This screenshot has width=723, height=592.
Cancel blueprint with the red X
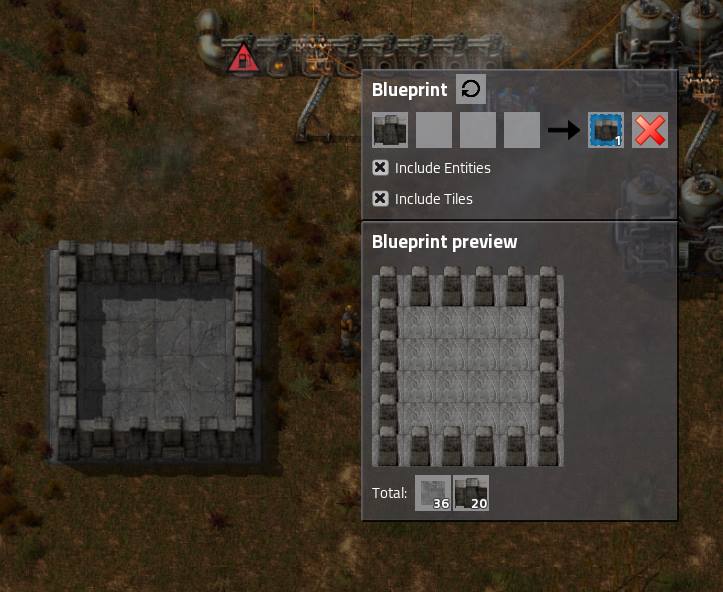(x=650, y=130)
